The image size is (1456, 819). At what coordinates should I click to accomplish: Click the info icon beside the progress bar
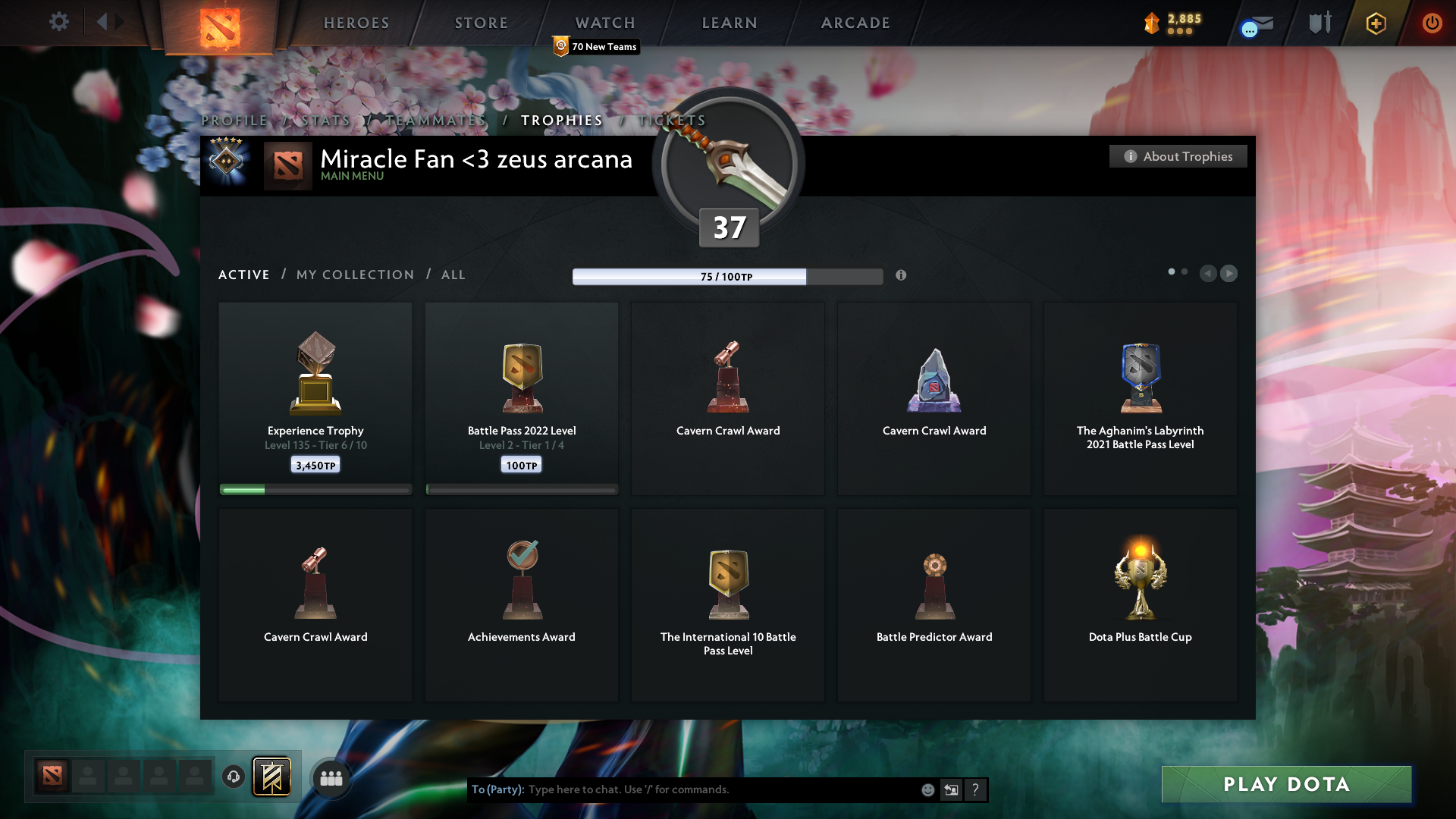point(902,276)
